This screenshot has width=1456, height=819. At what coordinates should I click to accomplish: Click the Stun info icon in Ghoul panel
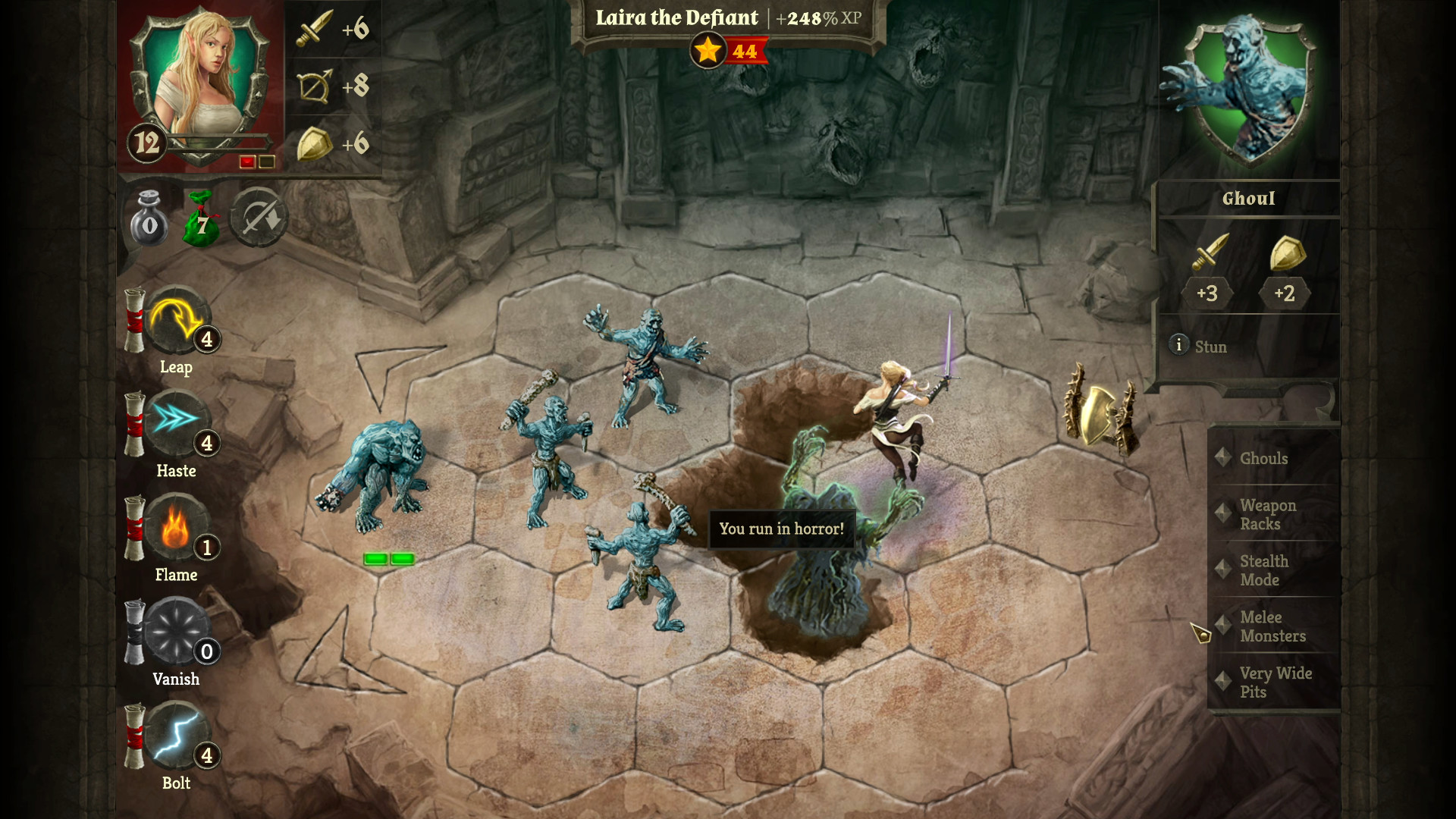pos(1178,346)
